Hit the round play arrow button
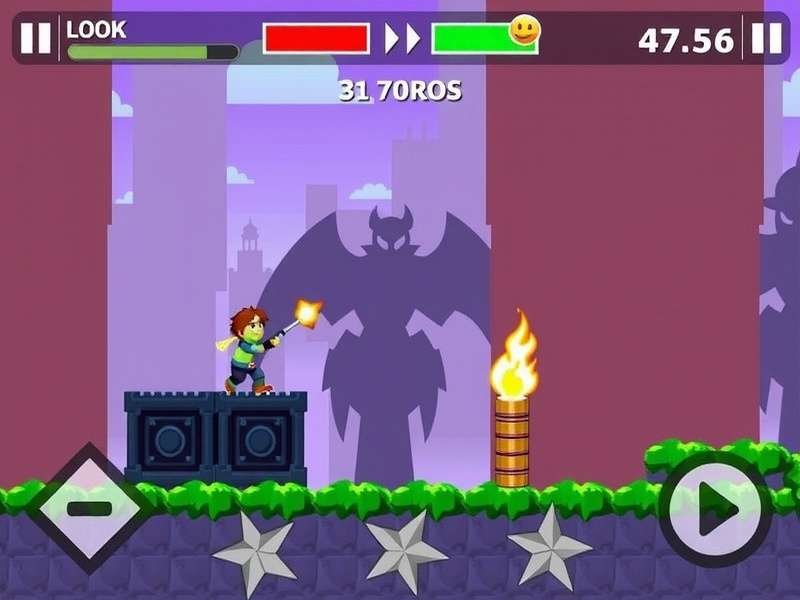The height and width of the screenshot is (600, 800). 715,511
